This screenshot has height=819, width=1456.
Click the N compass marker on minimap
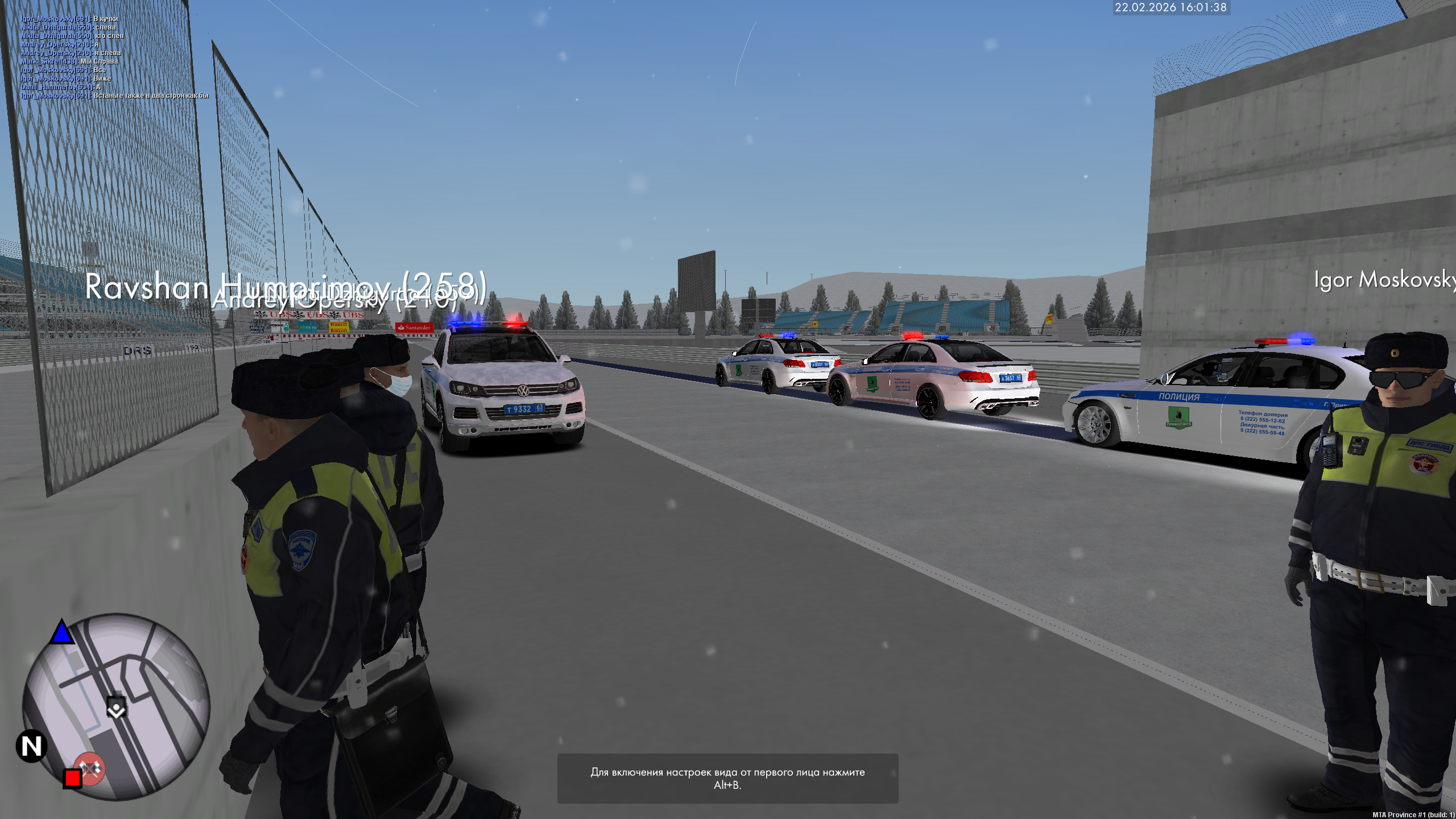pos(32,746)
